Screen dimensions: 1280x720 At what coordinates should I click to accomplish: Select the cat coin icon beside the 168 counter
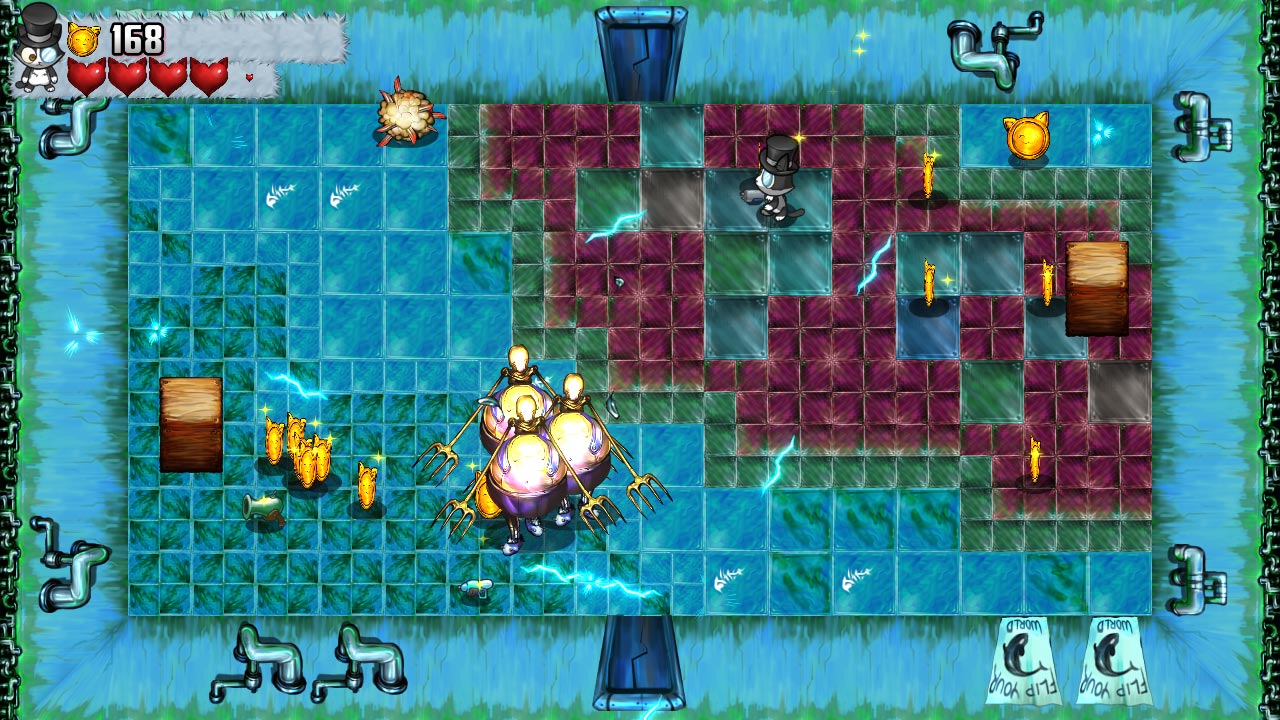click(x=85, y=37)
